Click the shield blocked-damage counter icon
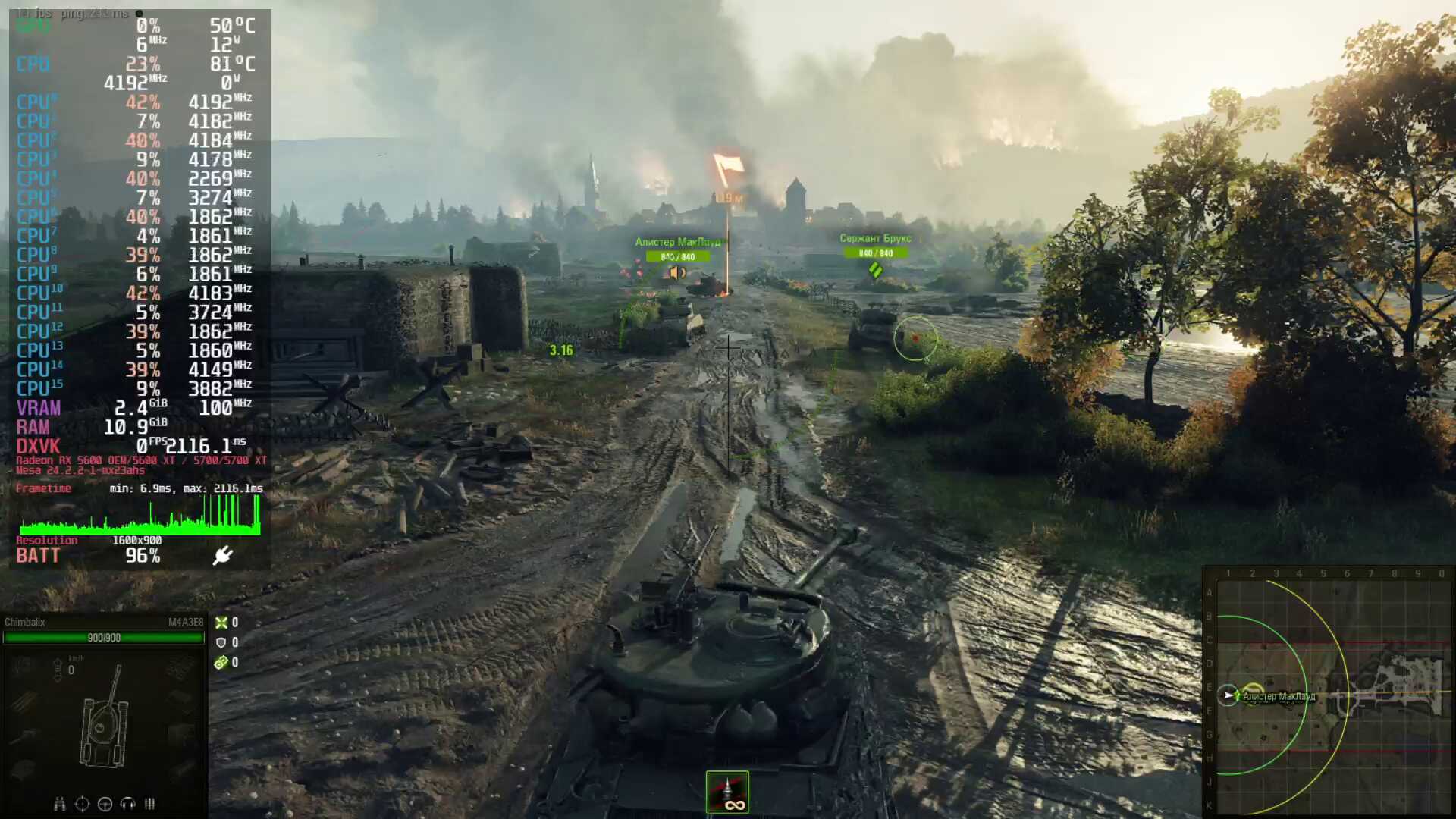The height and width of the screenshot is (819, 1456). [221, 642]
